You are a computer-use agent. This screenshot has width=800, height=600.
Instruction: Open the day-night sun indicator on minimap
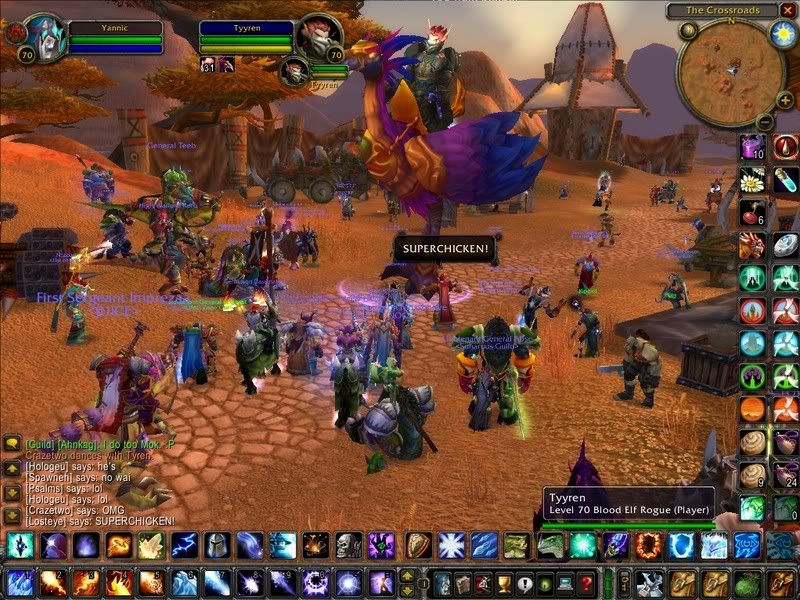781,31
